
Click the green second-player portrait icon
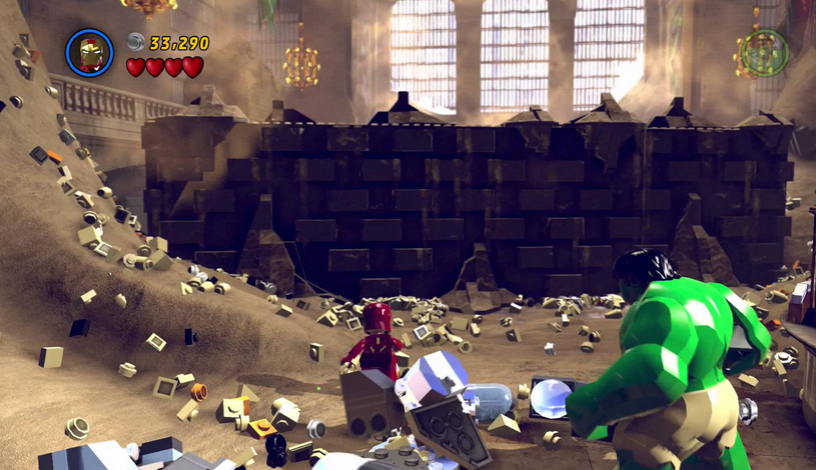765,52
